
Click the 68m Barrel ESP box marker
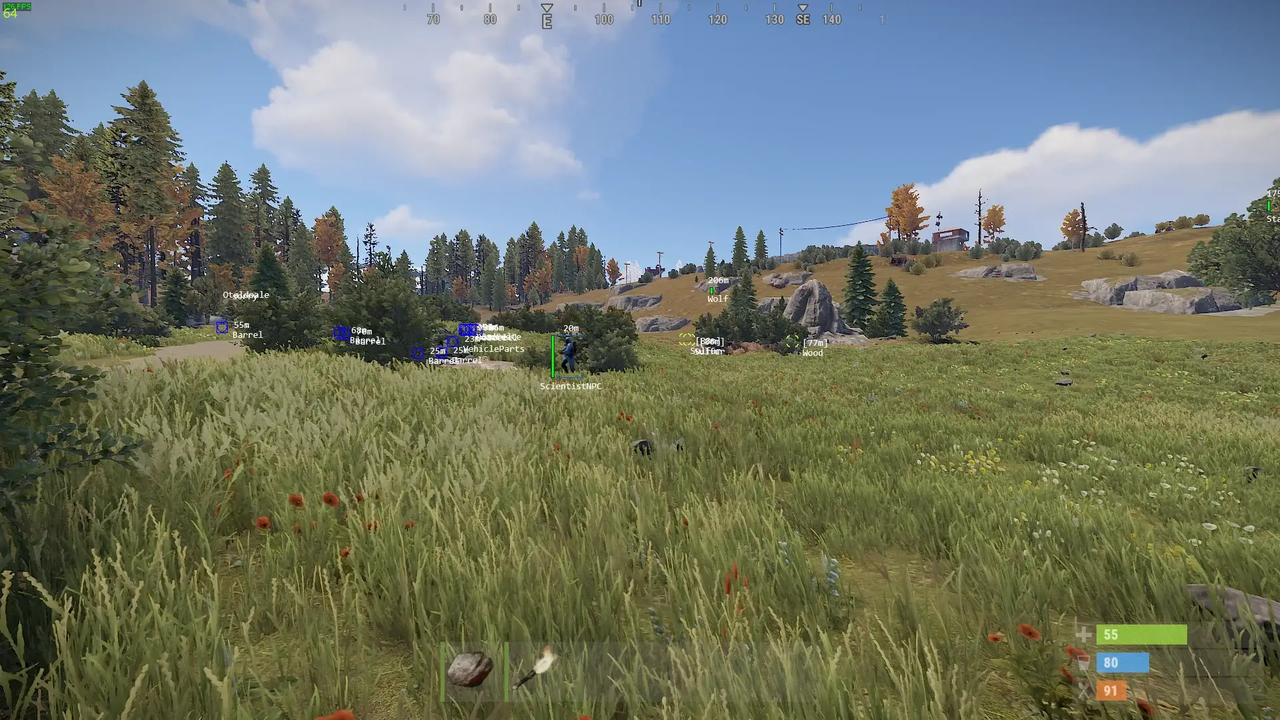click(340, 332)
